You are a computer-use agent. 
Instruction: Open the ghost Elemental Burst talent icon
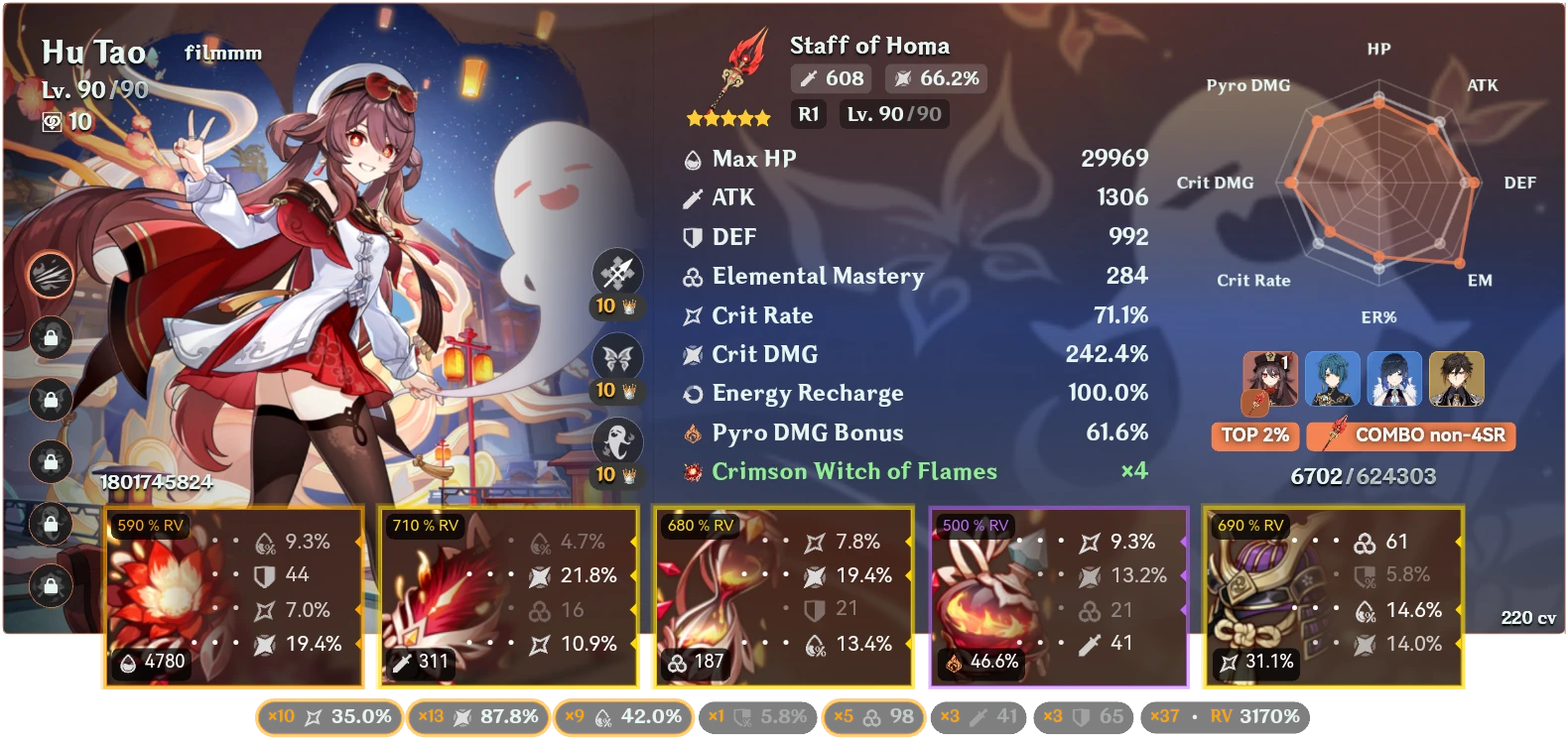click(615, 443)
